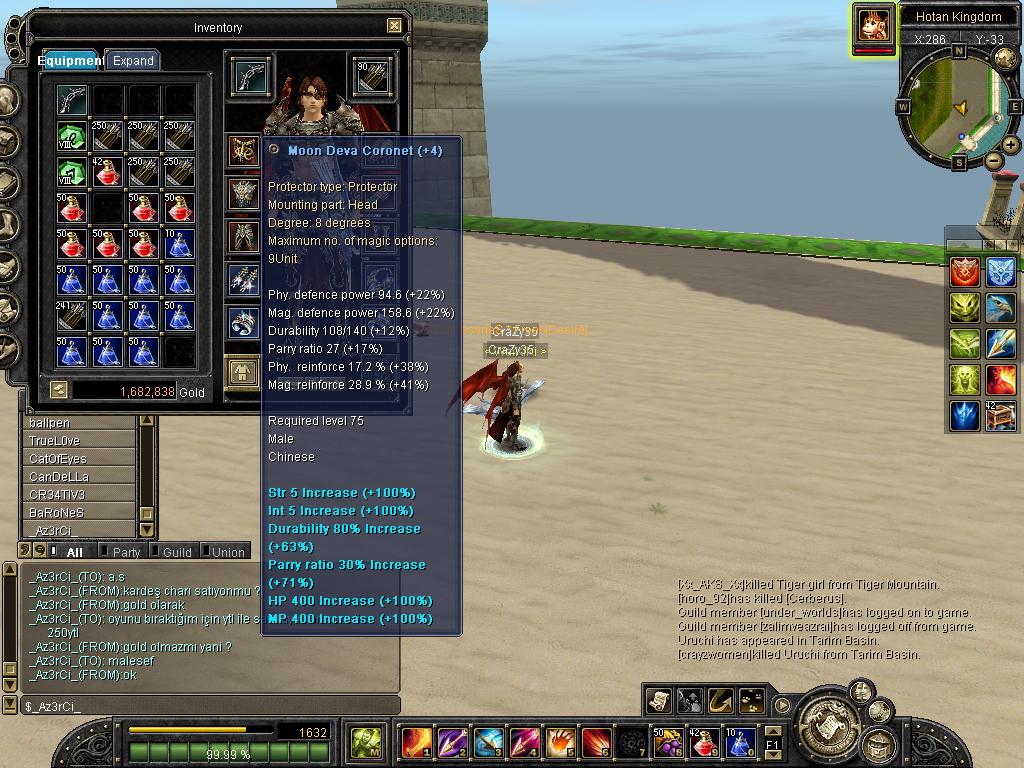Use the grape stack in hotbar slot 8

[x=667, y=742]
